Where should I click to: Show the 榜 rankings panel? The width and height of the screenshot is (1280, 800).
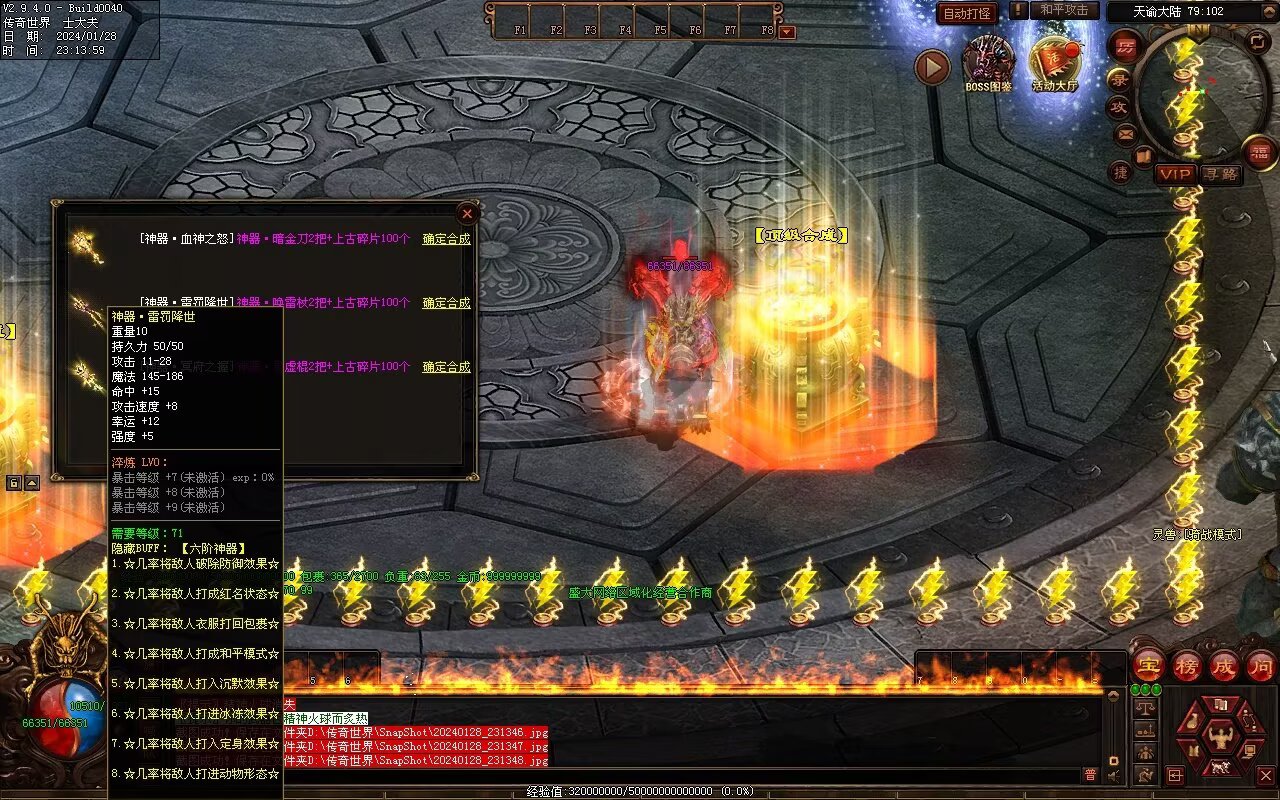tap(1186, 665)
